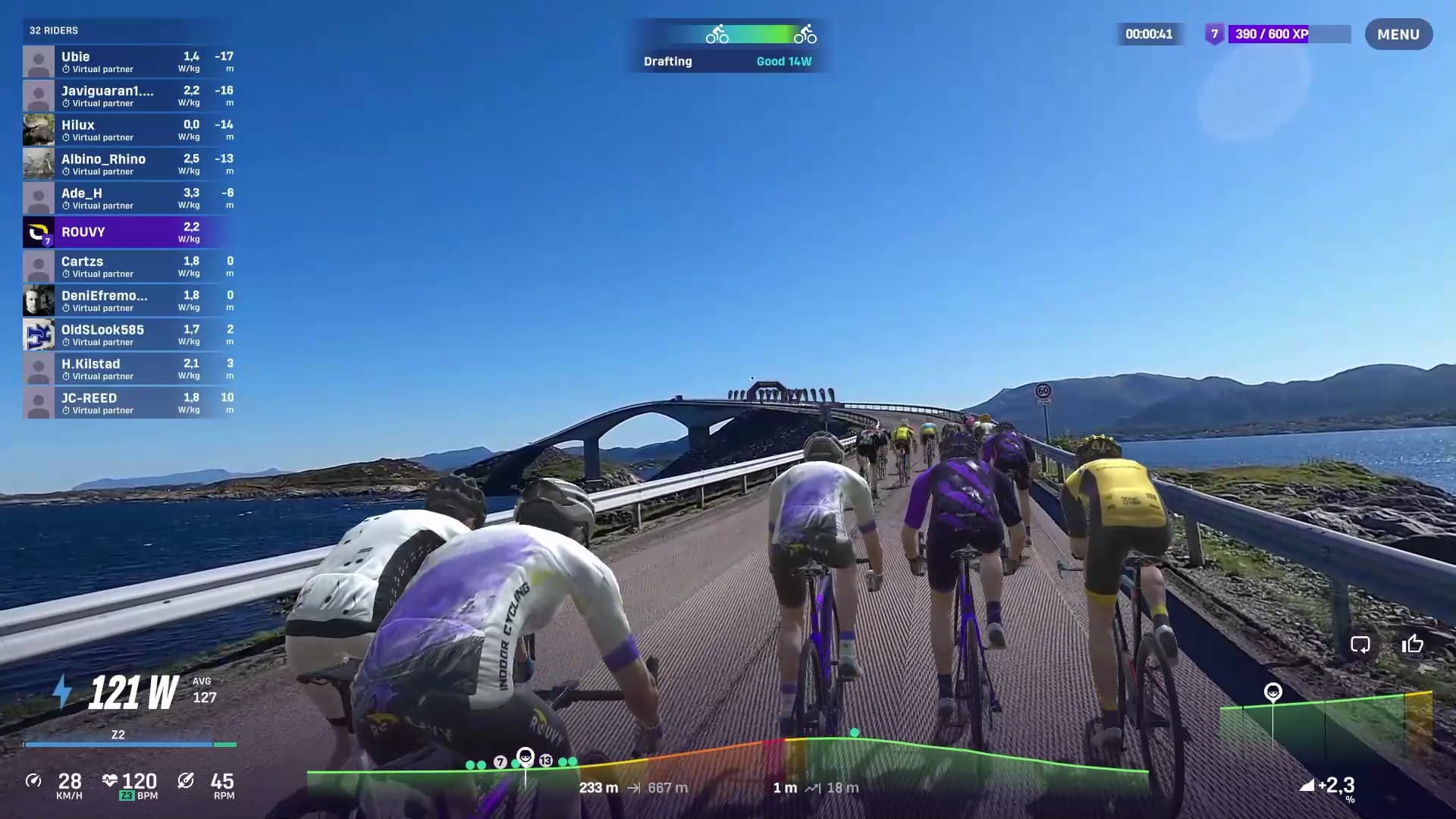Viewport: 1456px width, 819px height.
Task: Pick Ade_H from the riders list
Action: tap(128, 198)
